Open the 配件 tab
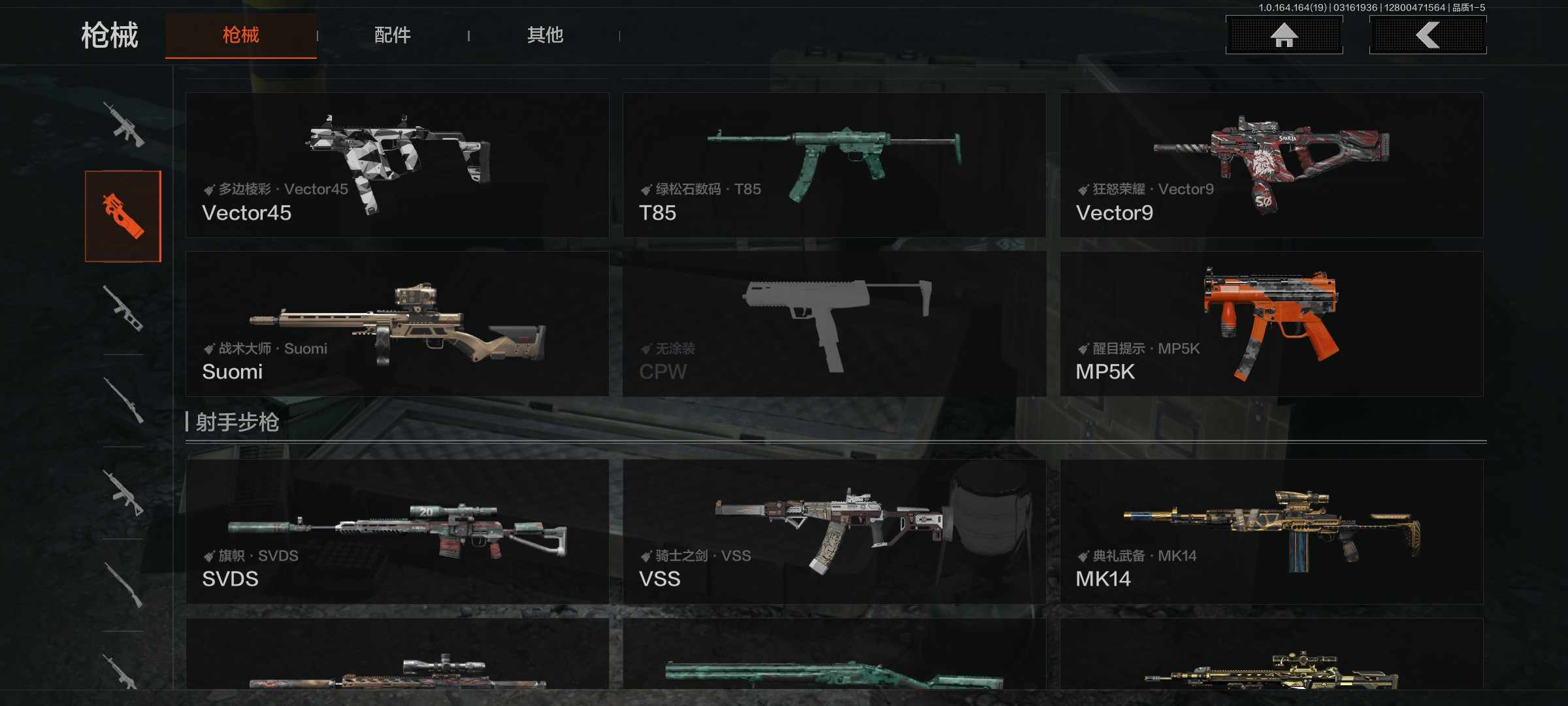The height and width of the screenshot is (706, 1568). tap(392, 35)
